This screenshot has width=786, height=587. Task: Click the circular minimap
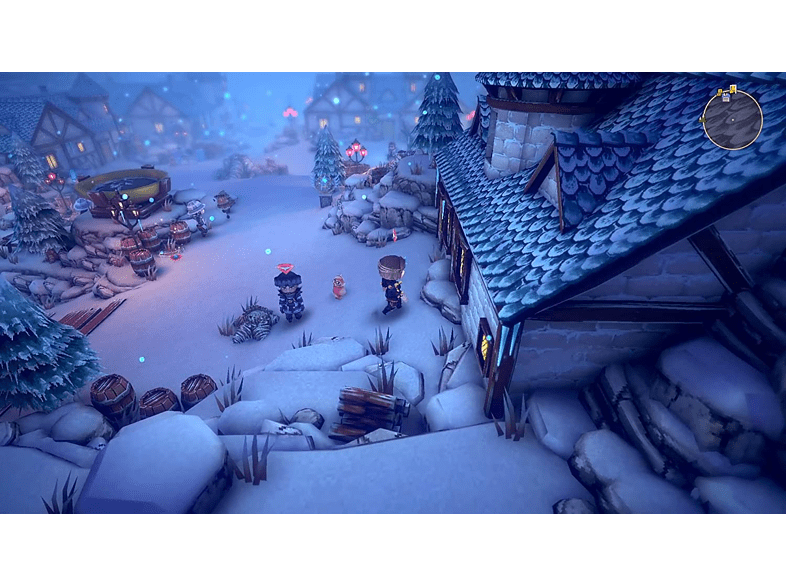point(733,122)
